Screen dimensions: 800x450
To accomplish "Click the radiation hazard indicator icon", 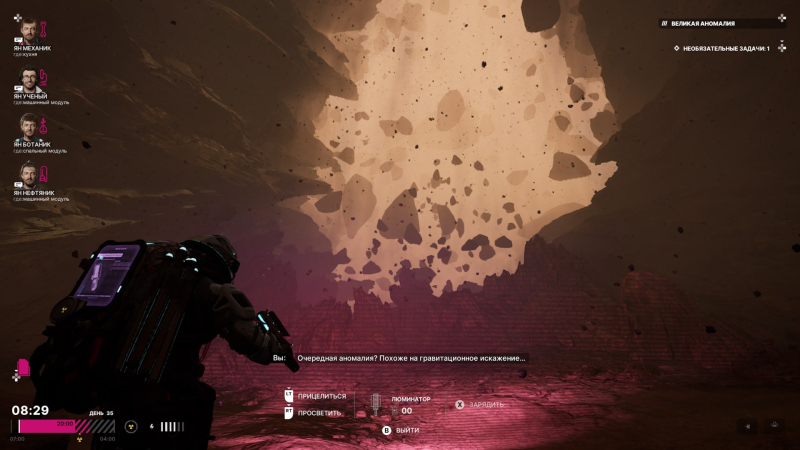I will click(x=129, y=426).
